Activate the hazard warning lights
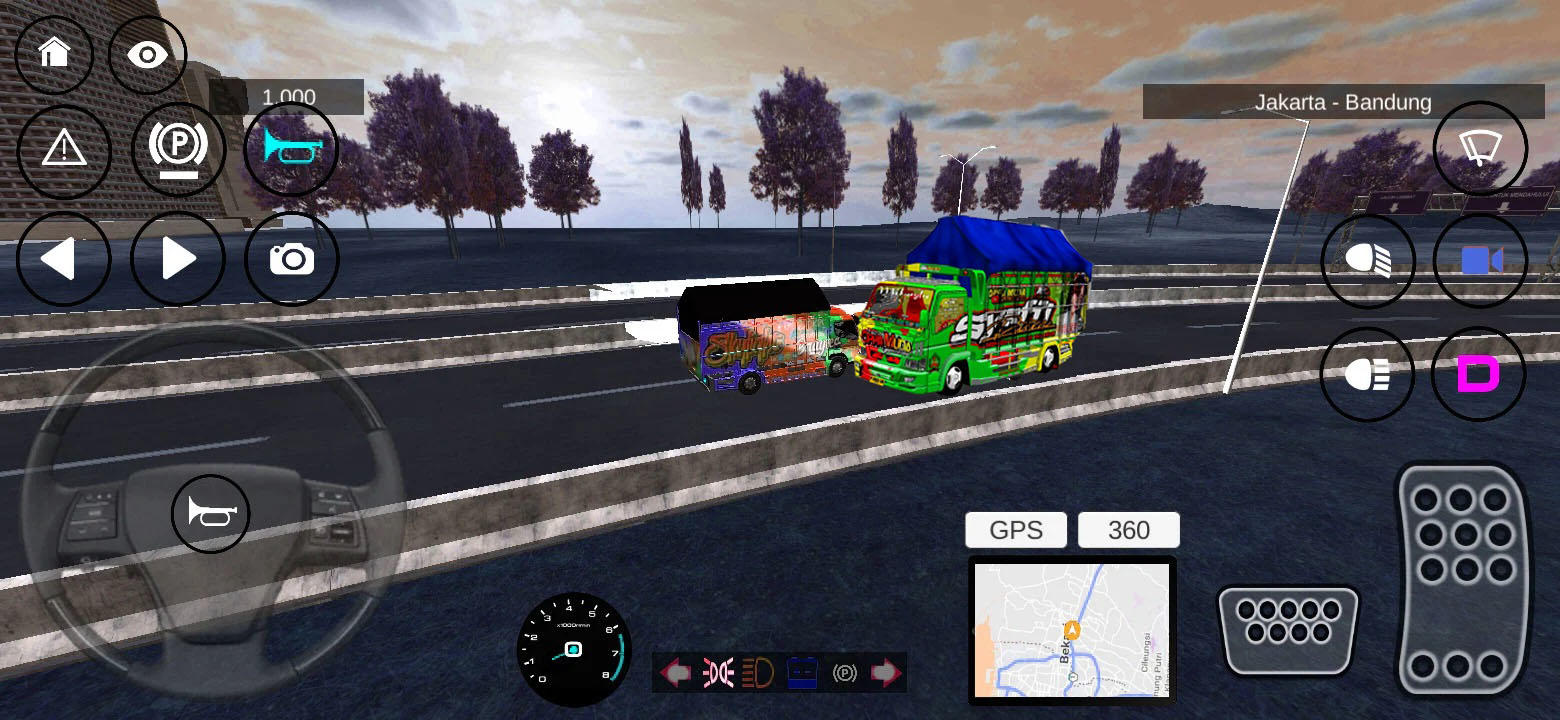 [64, 150]
